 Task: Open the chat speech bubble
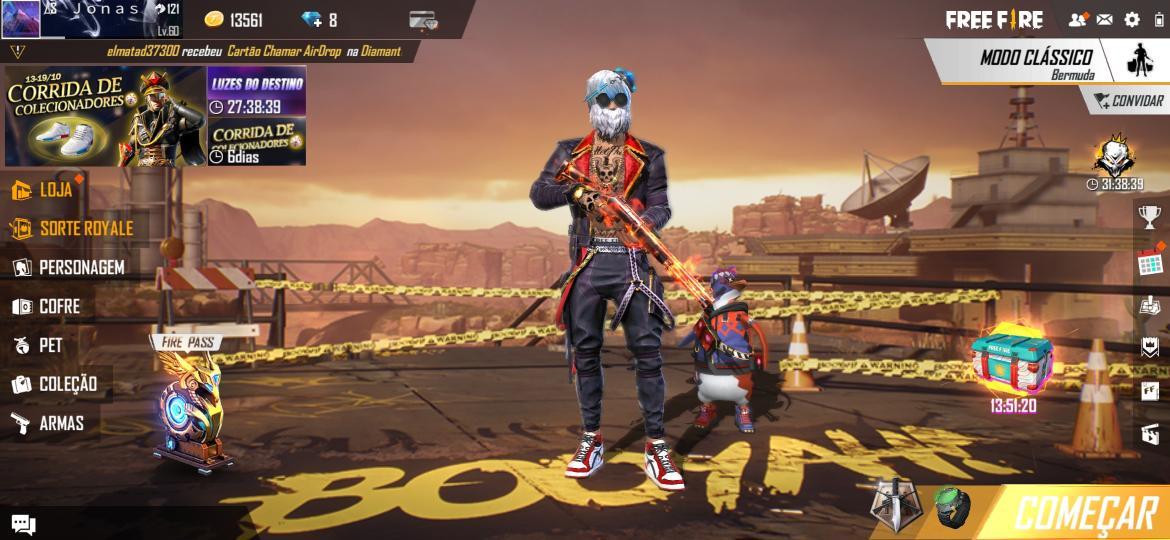[23, 525]
